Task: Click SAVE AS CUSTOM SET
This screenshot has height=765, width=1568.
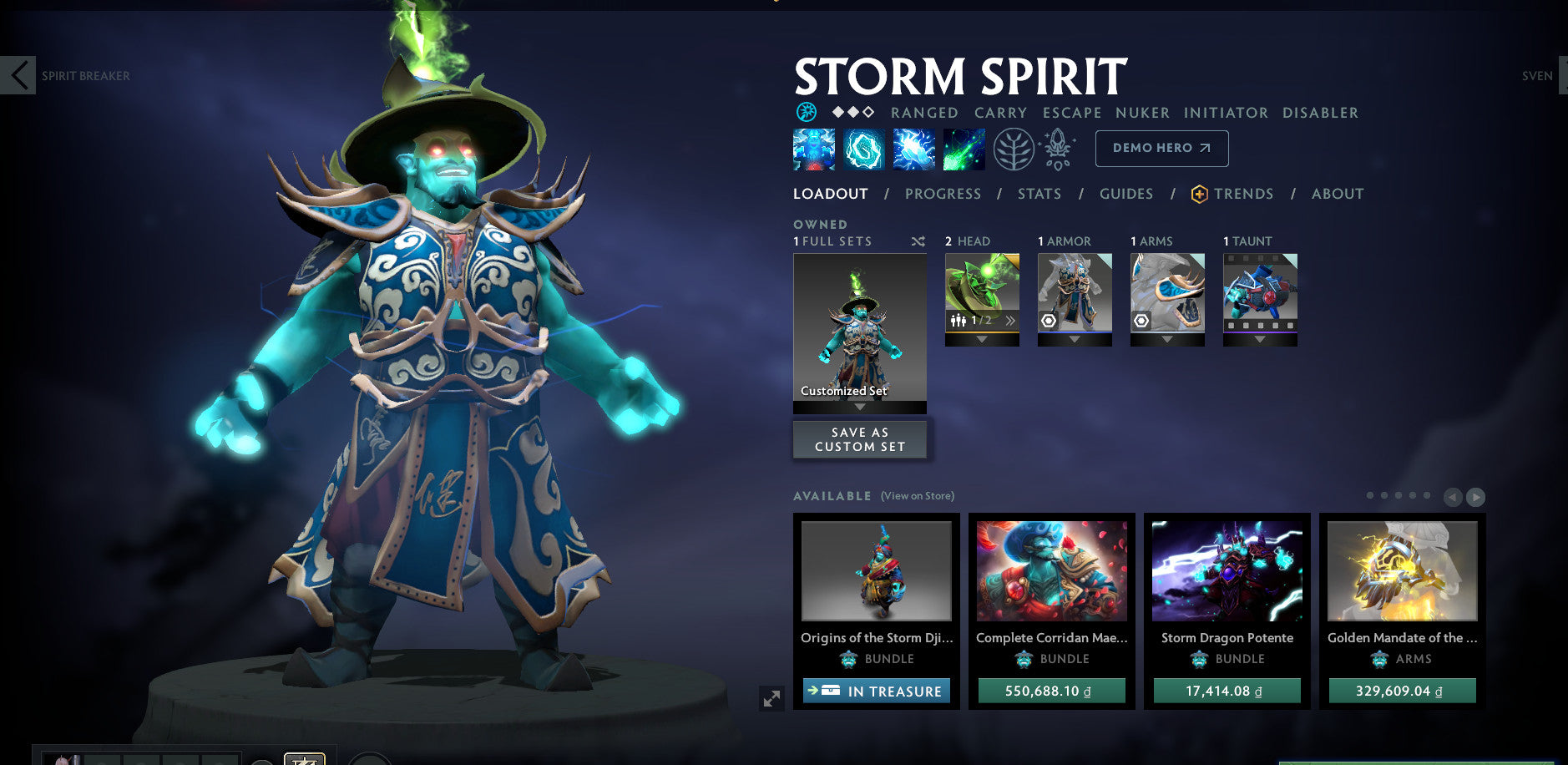Action: point(860,439)
